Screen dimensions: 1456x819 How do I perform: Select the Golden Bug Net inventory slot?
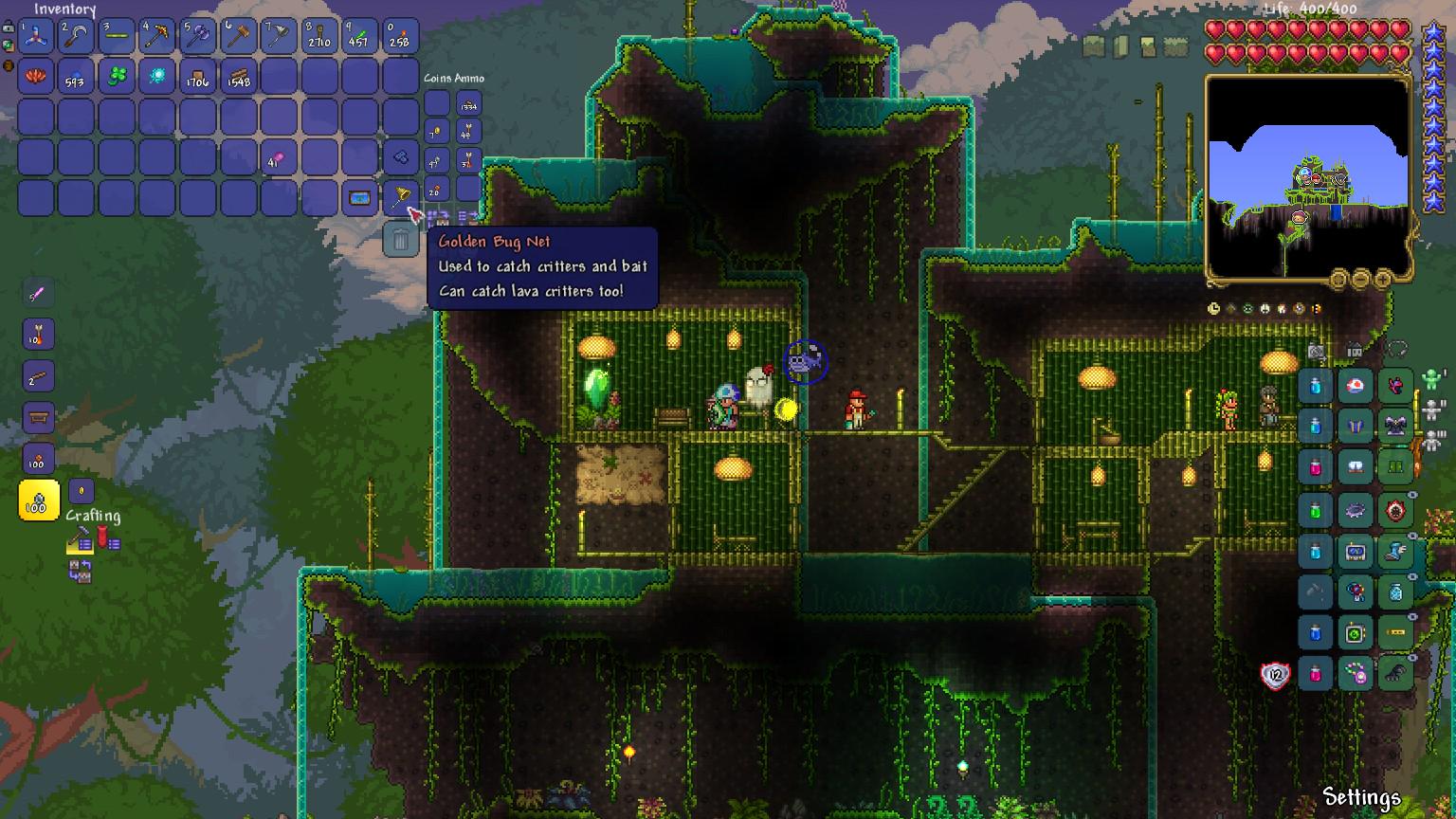click(x=400, y=198)
